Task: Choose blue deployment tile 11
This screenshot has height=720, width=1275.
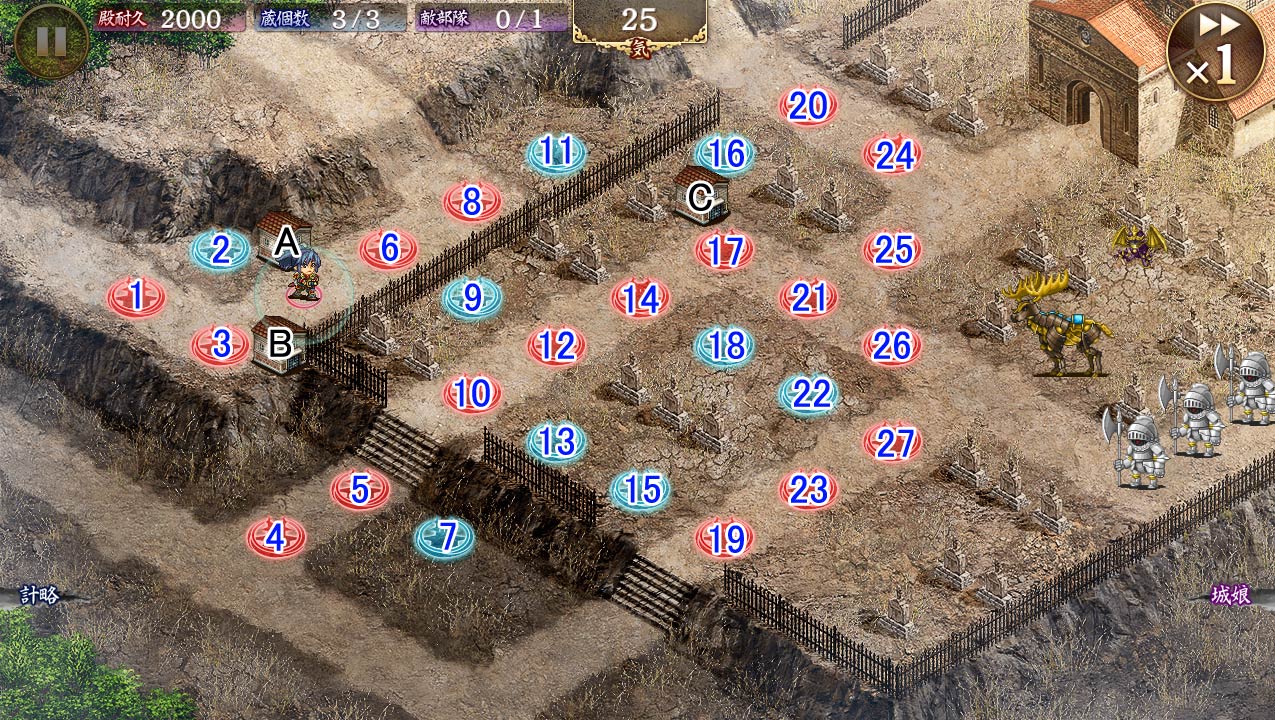Action: [x=557, y=153]
